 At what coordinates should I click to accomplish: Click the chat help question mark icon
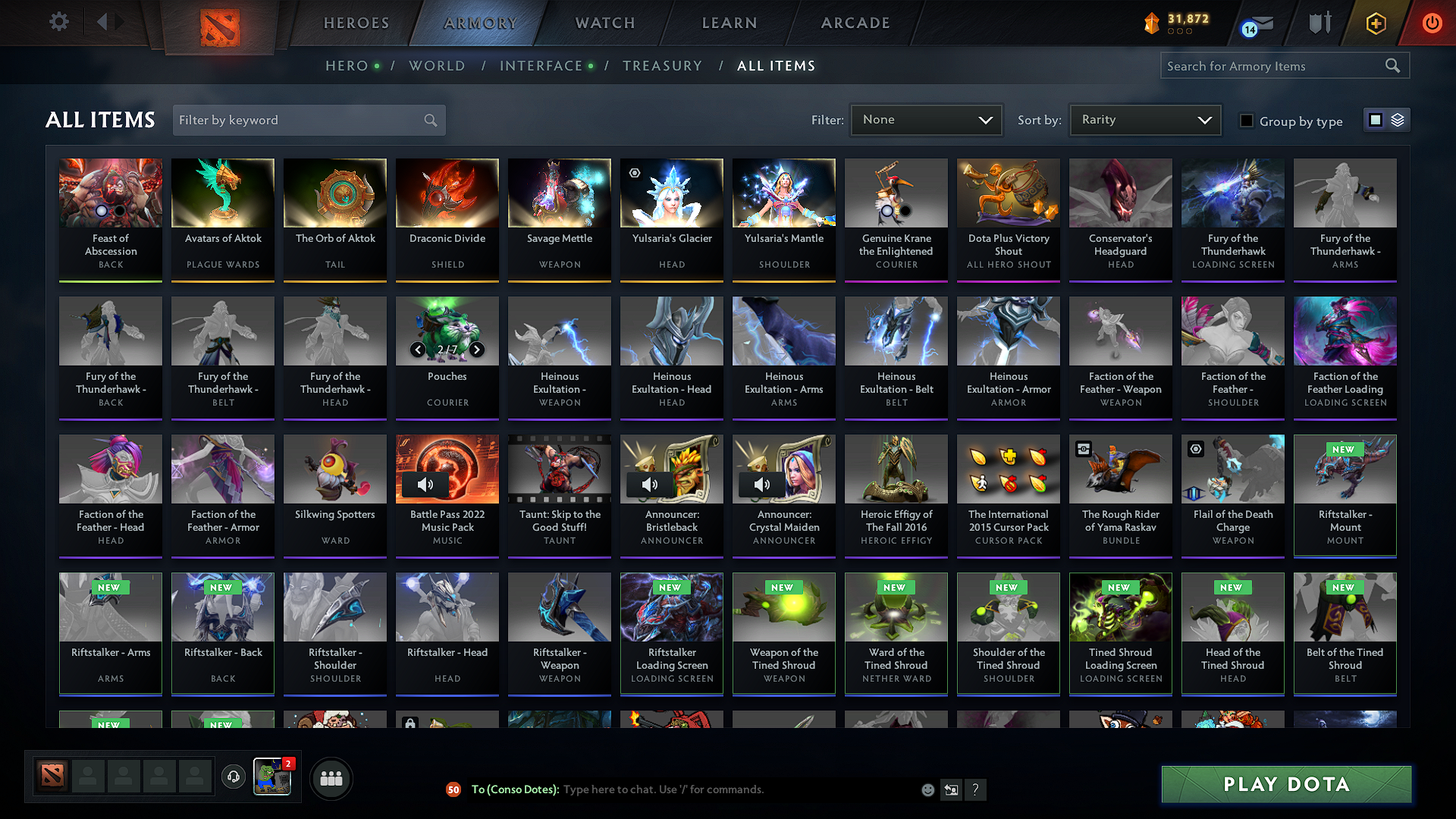(x=976, y=789)
